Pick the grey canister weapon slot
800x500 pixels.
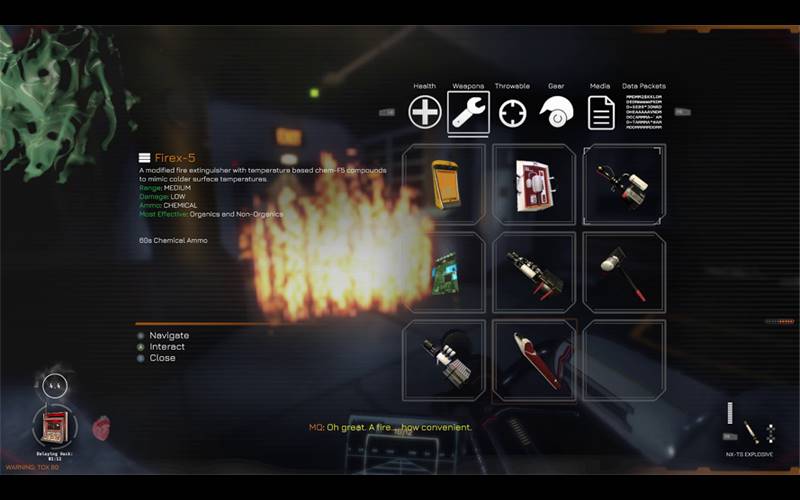tap(444, 360)
